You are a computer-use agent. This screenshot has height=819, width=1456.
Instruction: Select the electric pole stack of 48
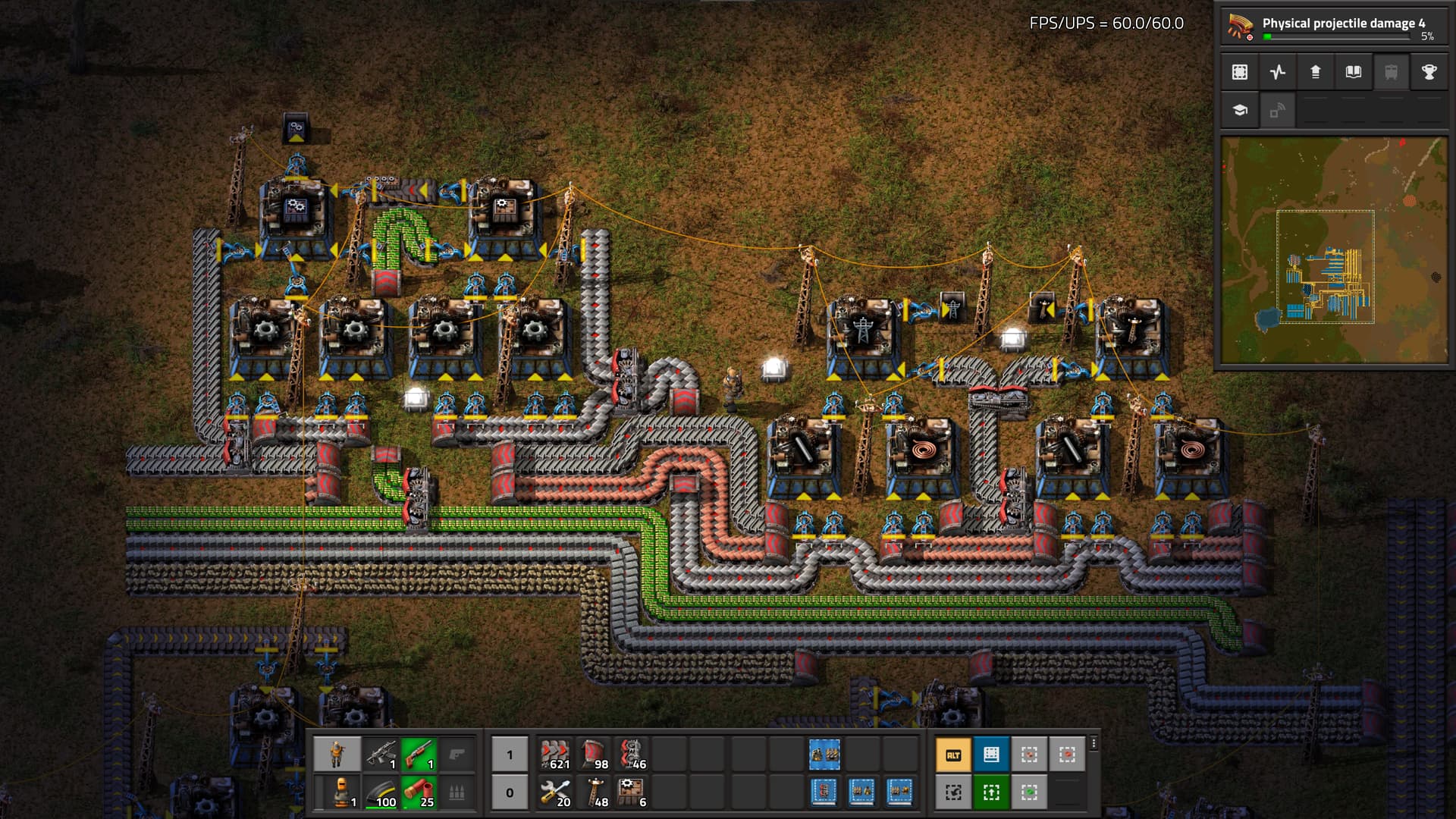(593, 792)
